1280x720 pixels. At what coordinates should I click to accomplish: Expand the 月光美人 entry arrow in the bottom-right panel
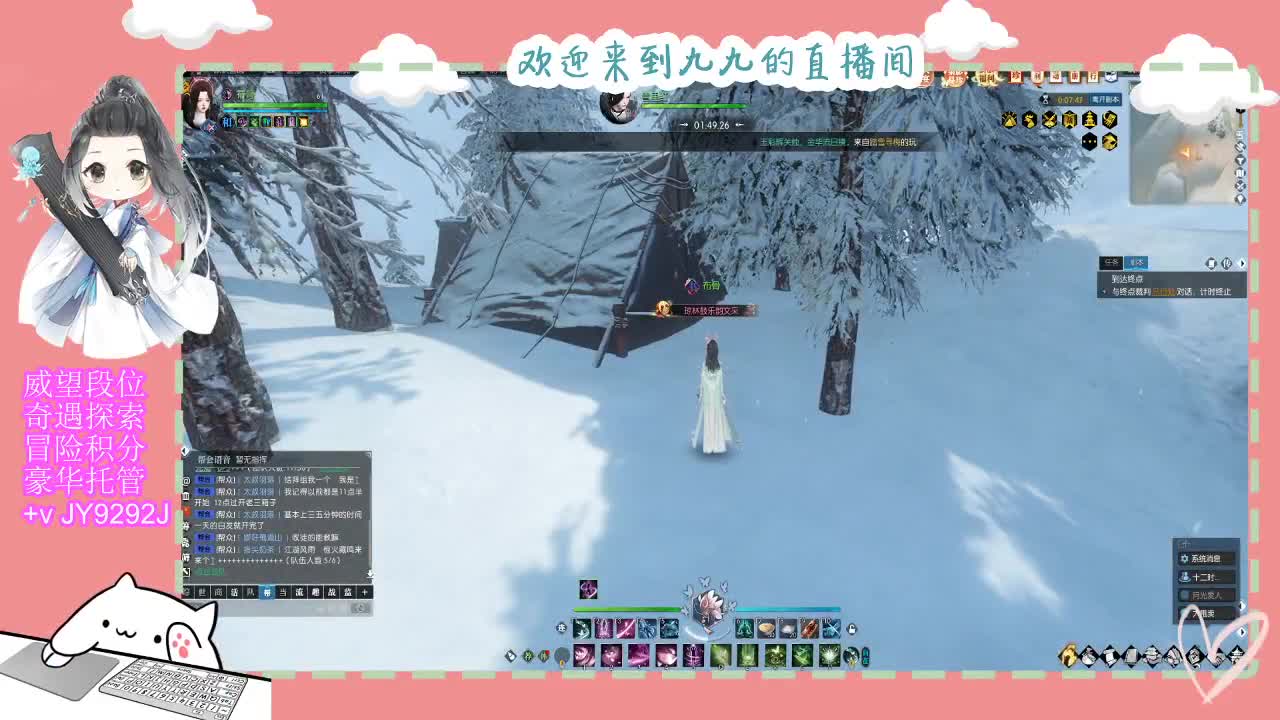click(x=1242, y=605)
